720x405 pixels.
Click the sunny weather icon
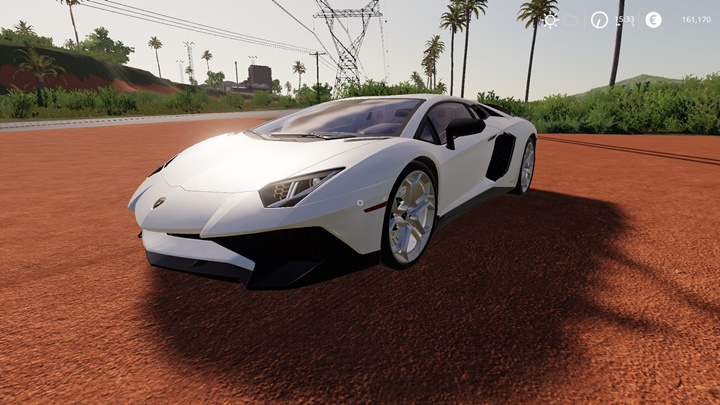pyautogui.click(x=550, y=20)
